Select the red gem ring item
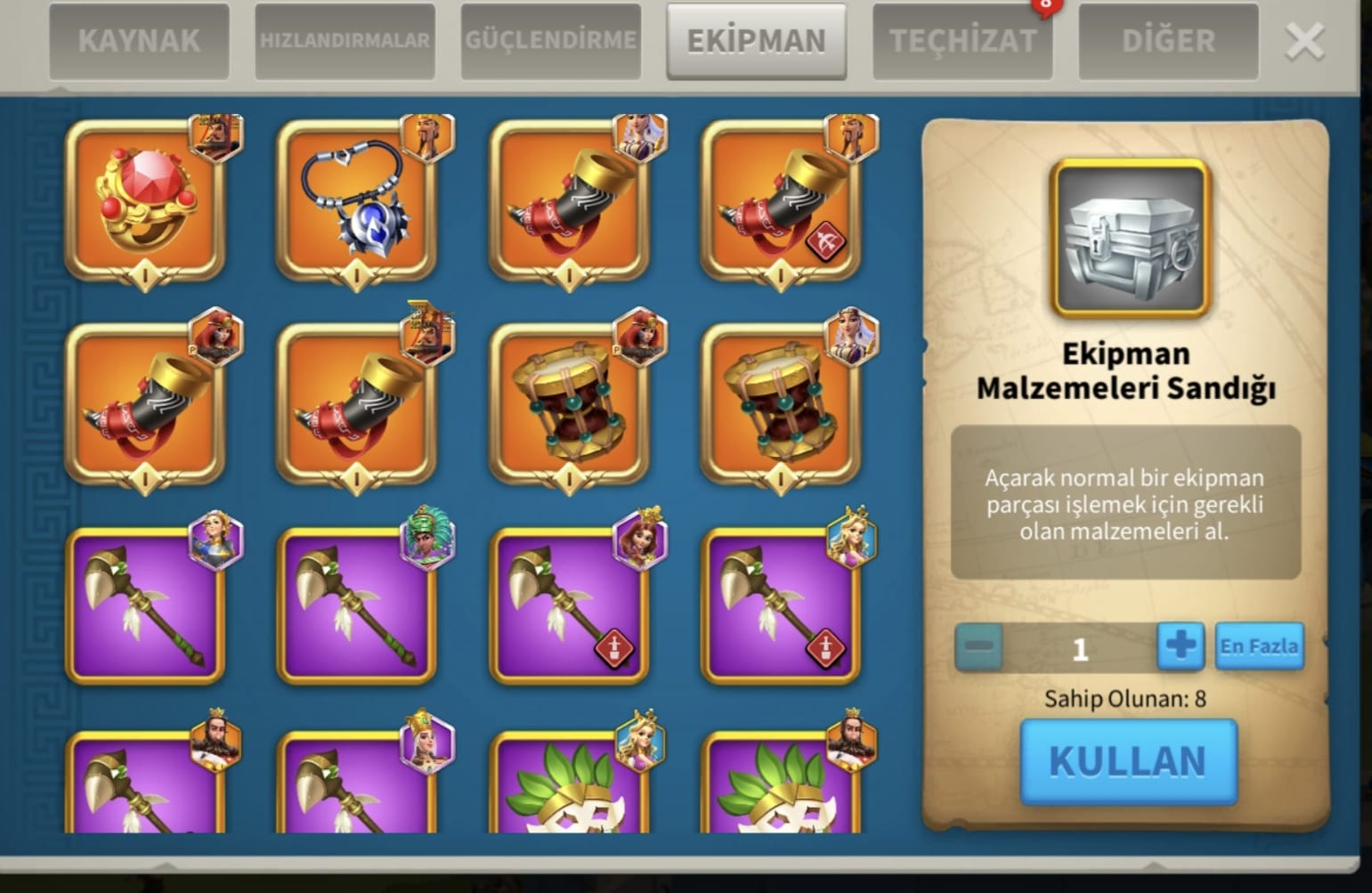This screenshot has height=893, width=1372. pyautogui.click(x=145, y=201)
